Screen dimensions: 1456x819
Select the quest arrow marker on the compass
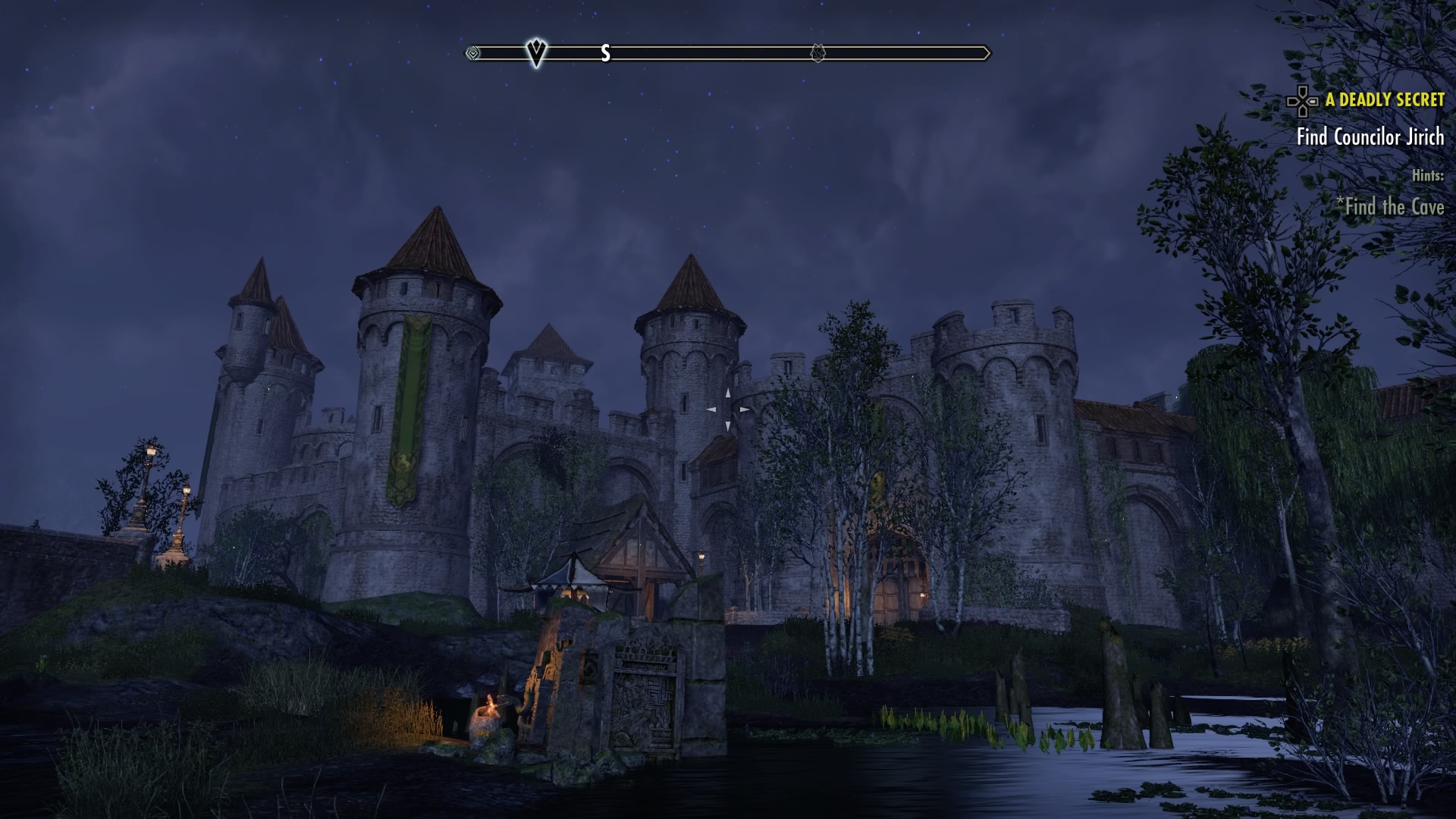(x=536, y=52)
